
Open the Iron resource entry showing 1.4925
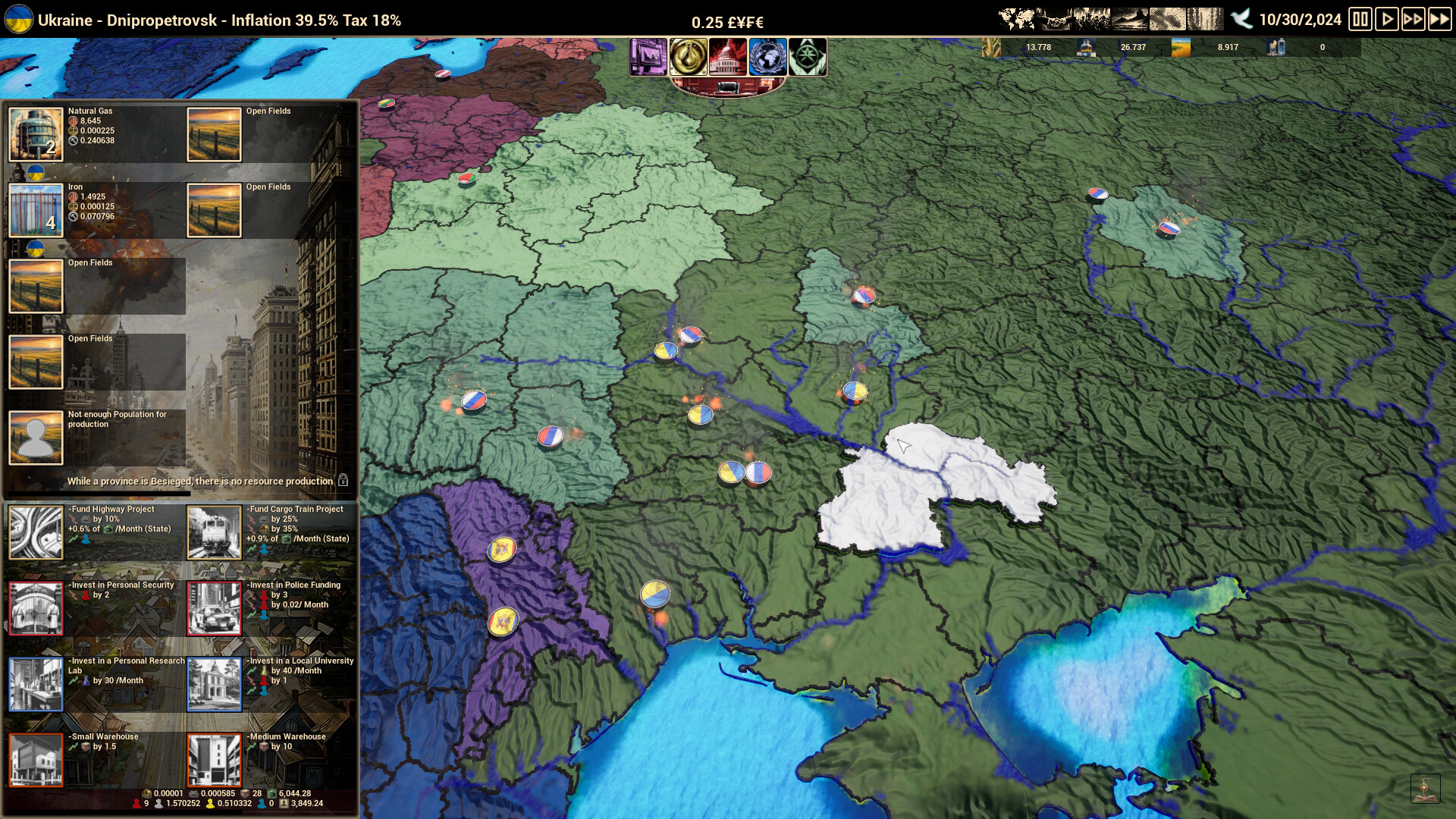pyautogui.click(x=34, y=210)
